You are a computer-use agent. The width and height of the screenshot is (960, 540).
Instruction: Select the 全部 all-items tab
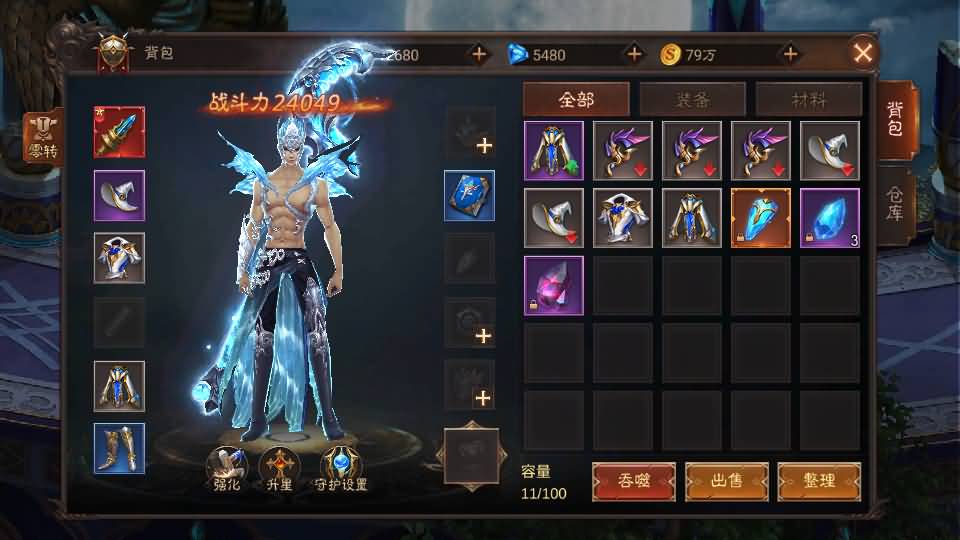[576, 100]
